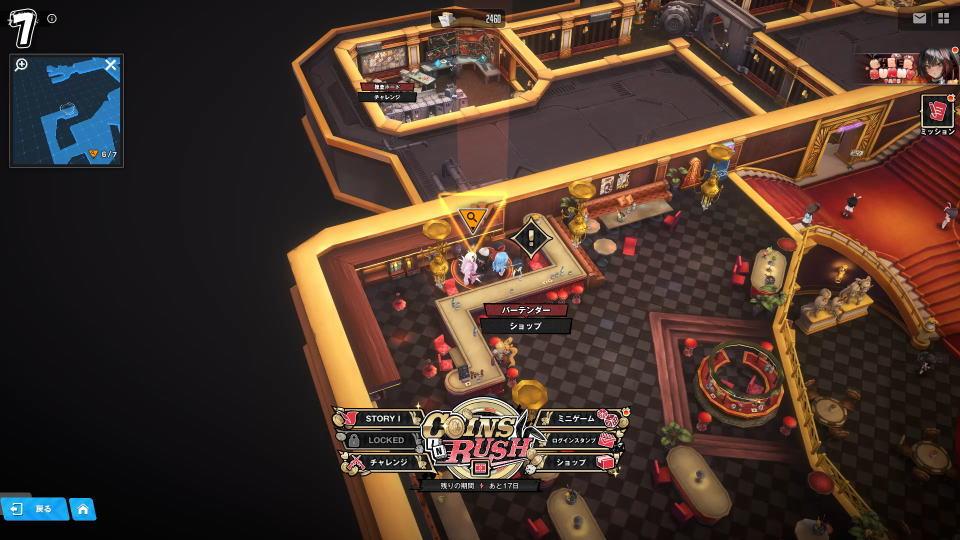
Task: Open the ミッション mission icon
Action: 937,115
